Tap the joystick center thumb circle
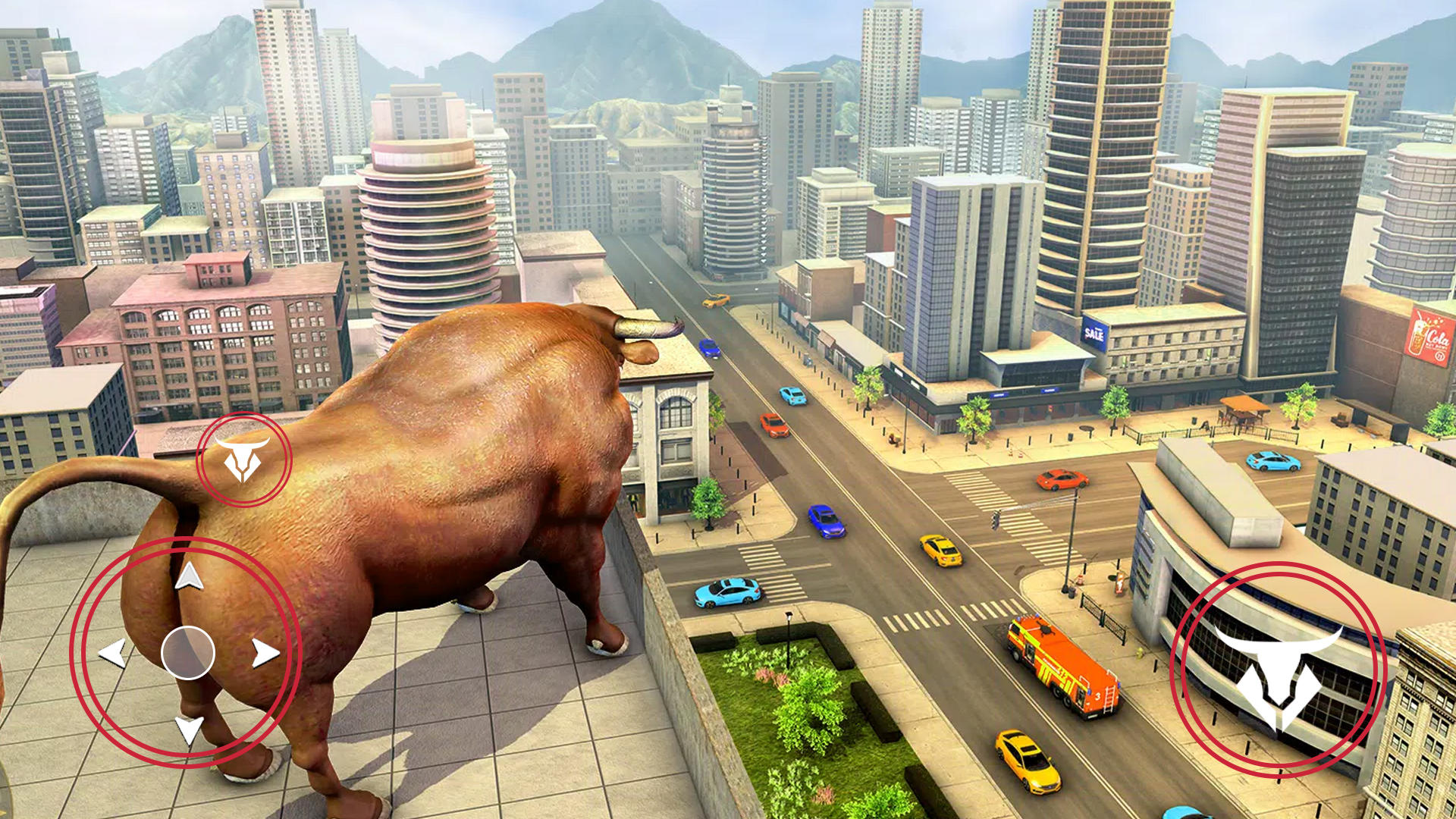 [188, 651]
